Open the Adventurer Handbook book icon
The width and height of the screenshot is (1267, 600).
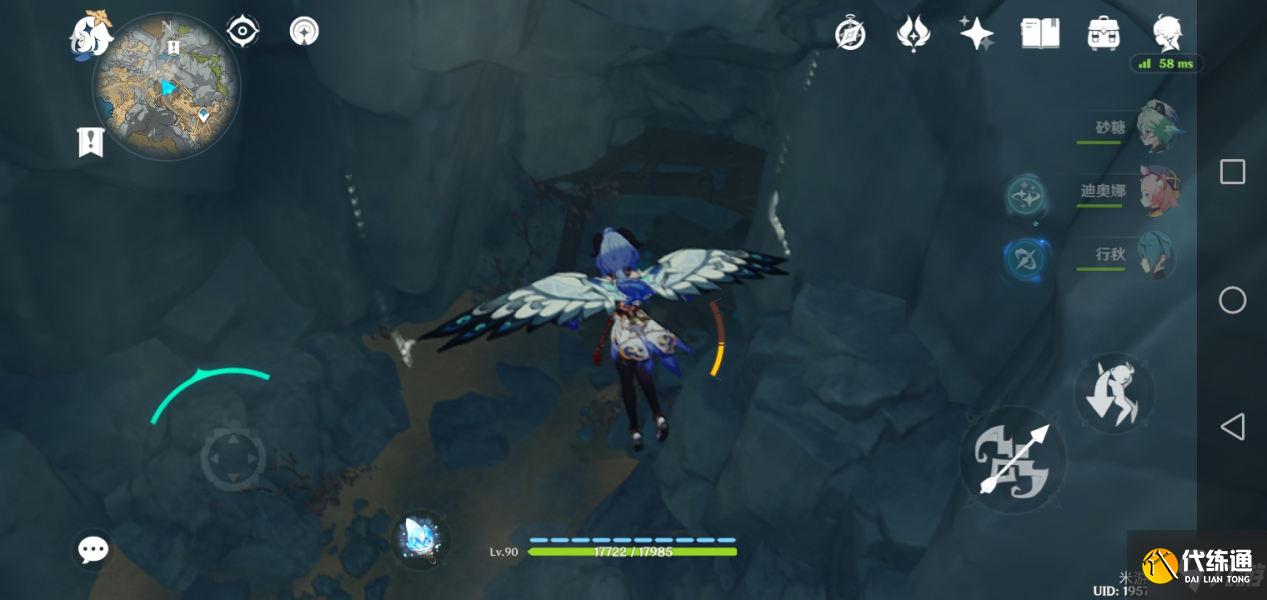click(1040, 34)
